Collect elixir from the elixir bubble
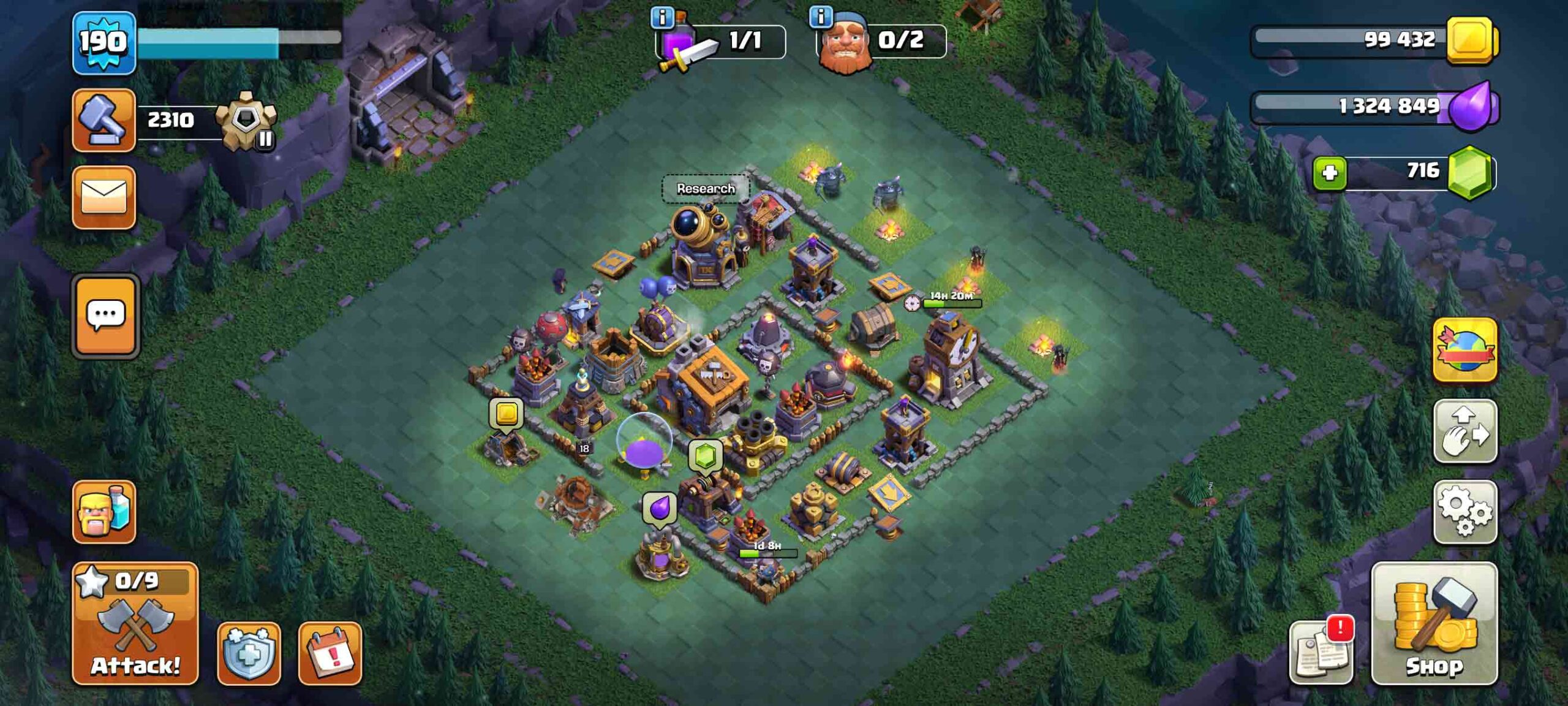The width and height of the screenshot is (1568, 706). point(659,508)
